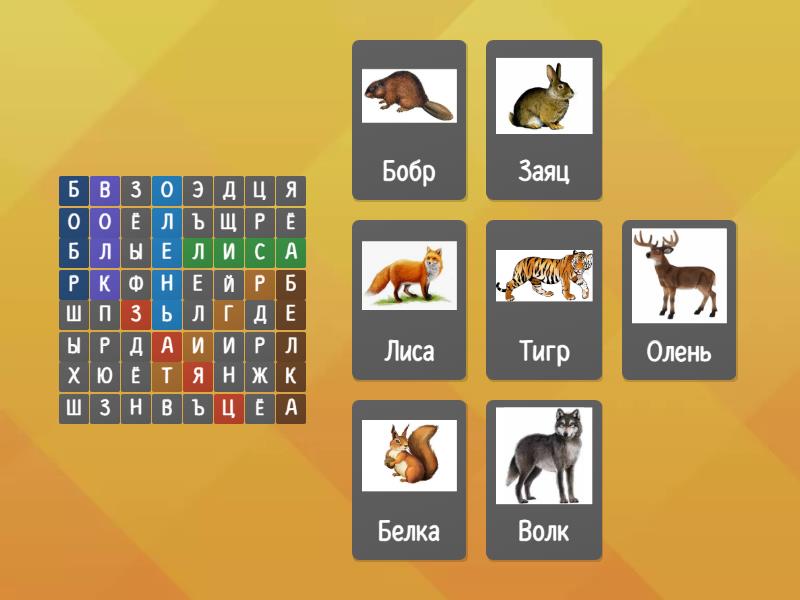800x600 pixels.
Task: Choose the Белка squirrel card
Action: 409,480
